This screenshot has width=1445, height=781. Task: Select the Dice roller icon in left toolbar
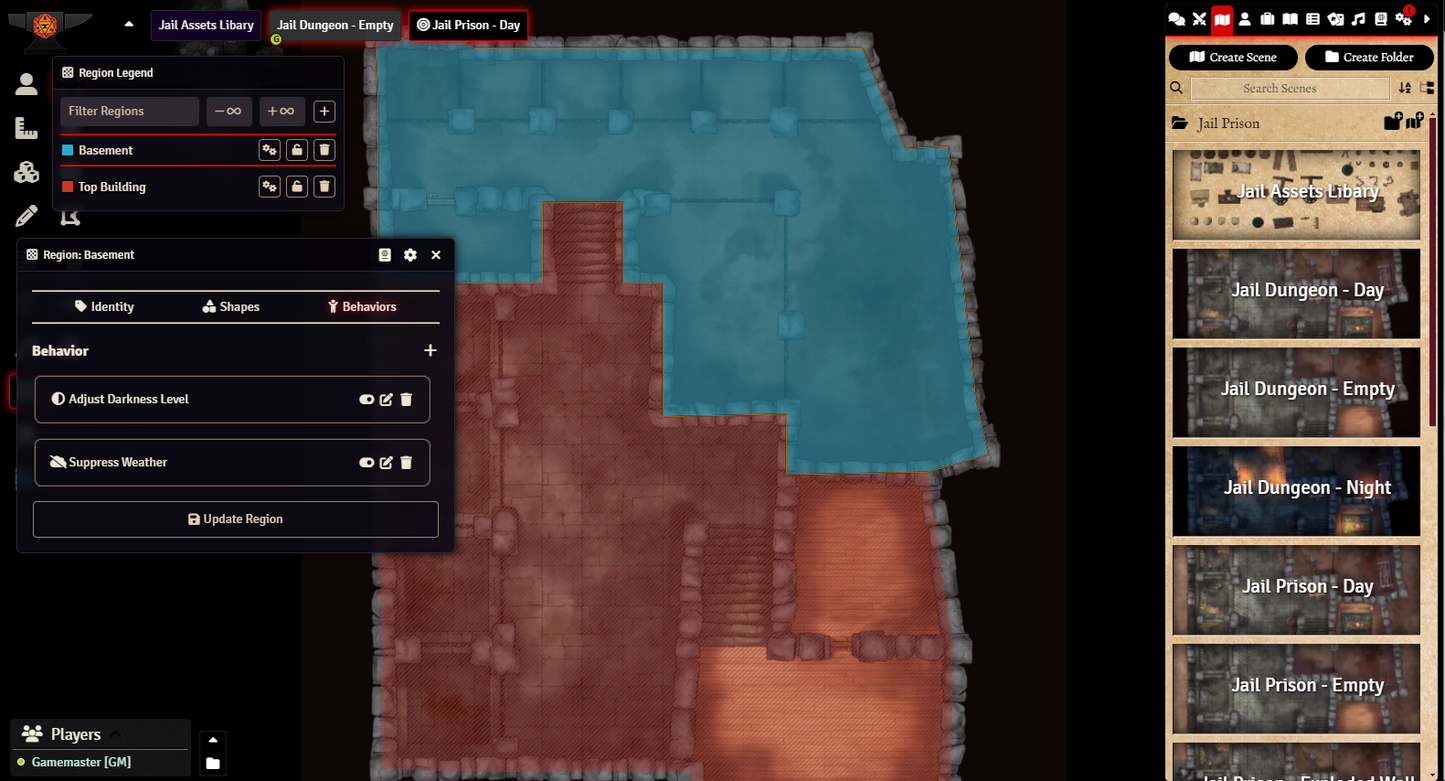(x=26, y=171)
